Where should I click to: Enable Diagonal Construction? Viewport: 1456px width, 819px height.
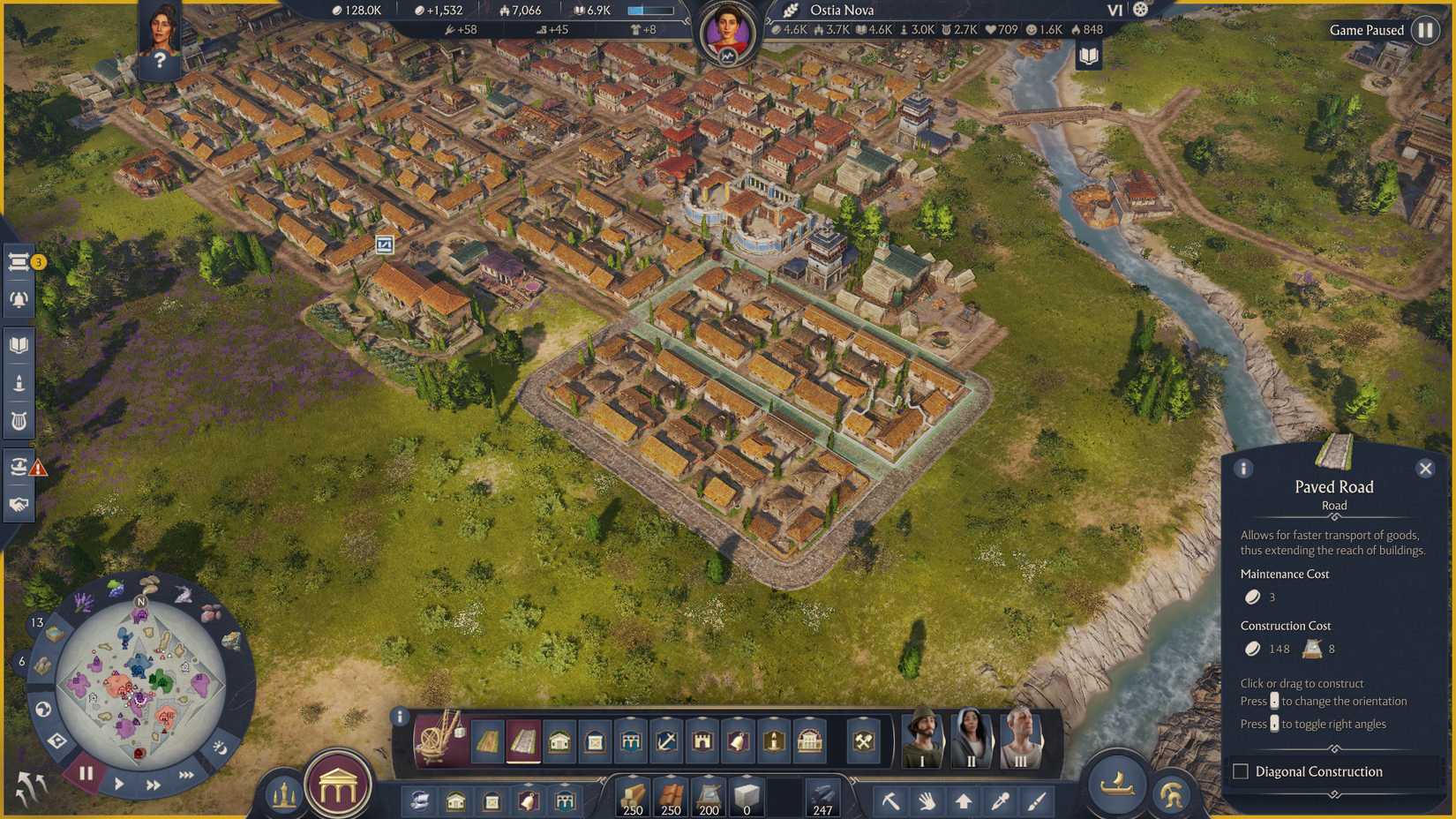click(x=1240, y=771)
